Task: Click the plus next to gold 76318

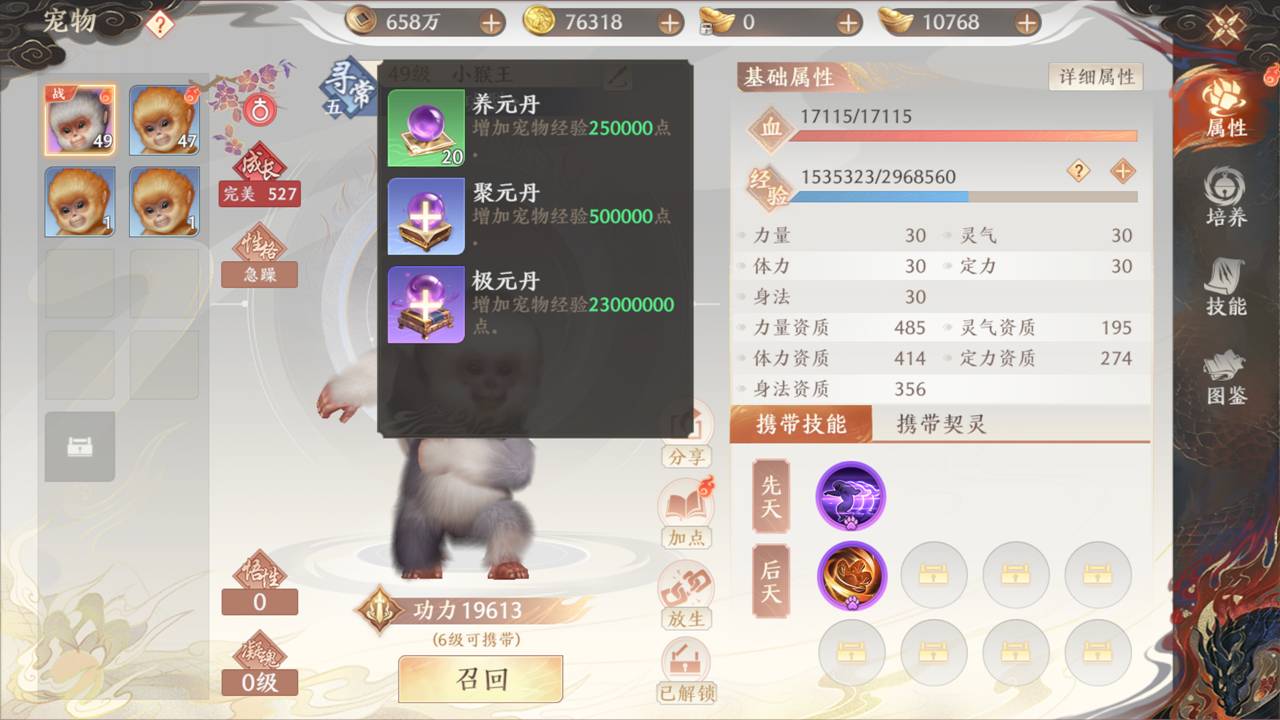Action: pos(672,21)
